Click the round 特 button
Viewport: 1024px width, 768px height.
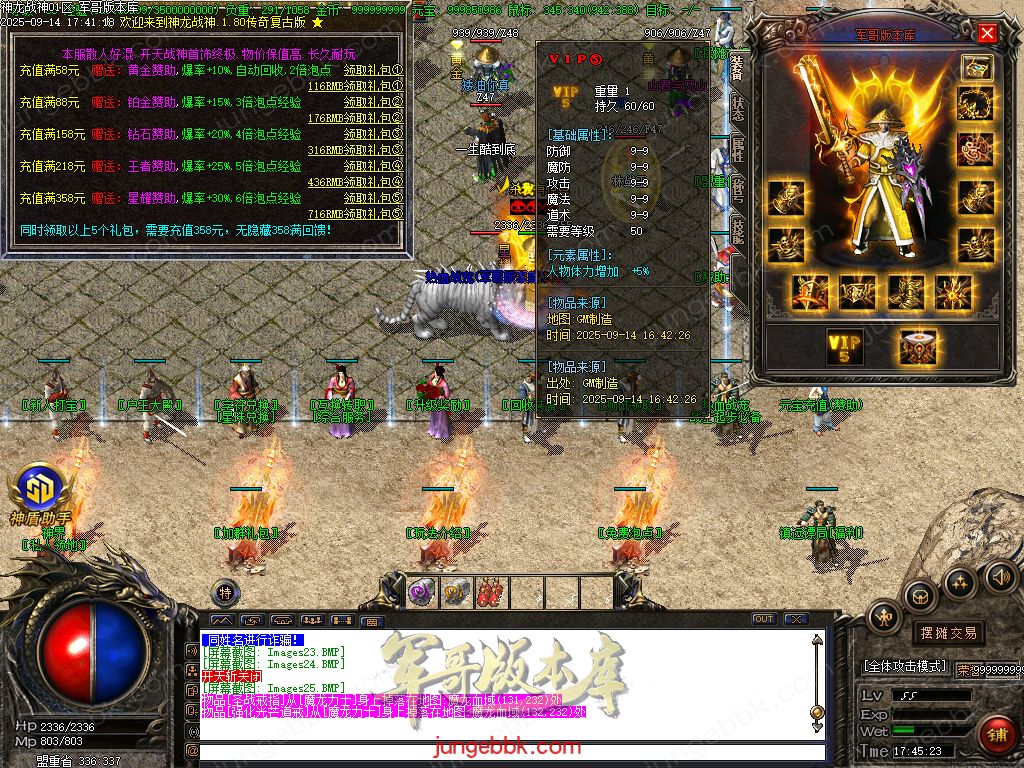tap(226, 591)
